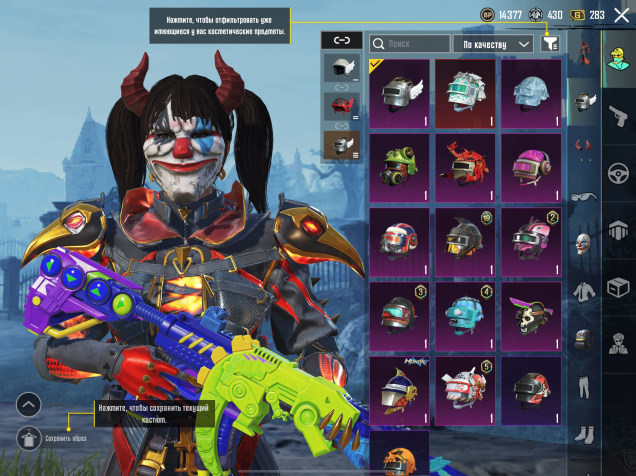Viewport: 636px width, 476px height.
Task: Expand the up-arrow outfit panel button
Action: [x=29, y=405]
